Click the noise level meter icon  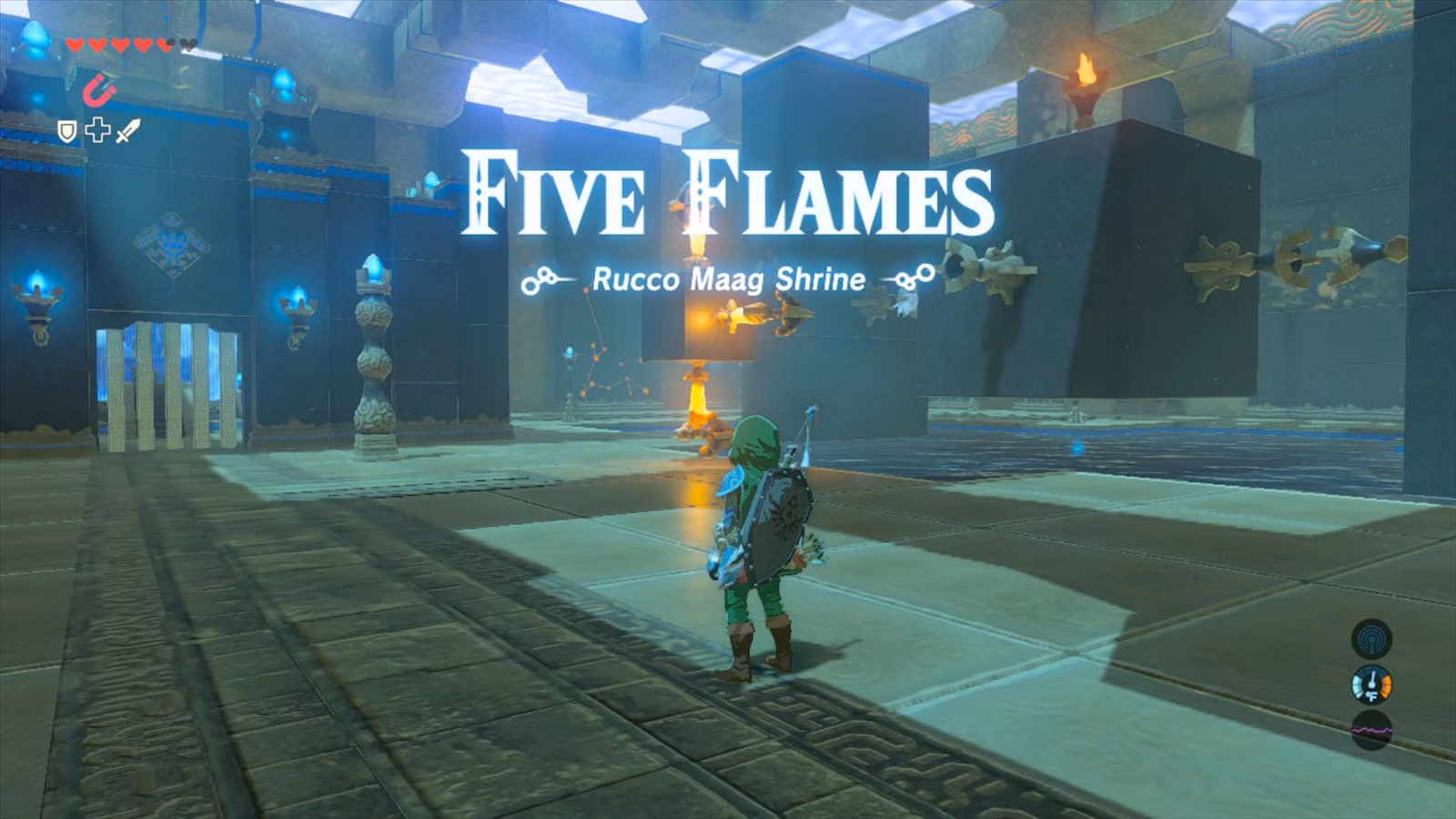tap(1373, 727)
